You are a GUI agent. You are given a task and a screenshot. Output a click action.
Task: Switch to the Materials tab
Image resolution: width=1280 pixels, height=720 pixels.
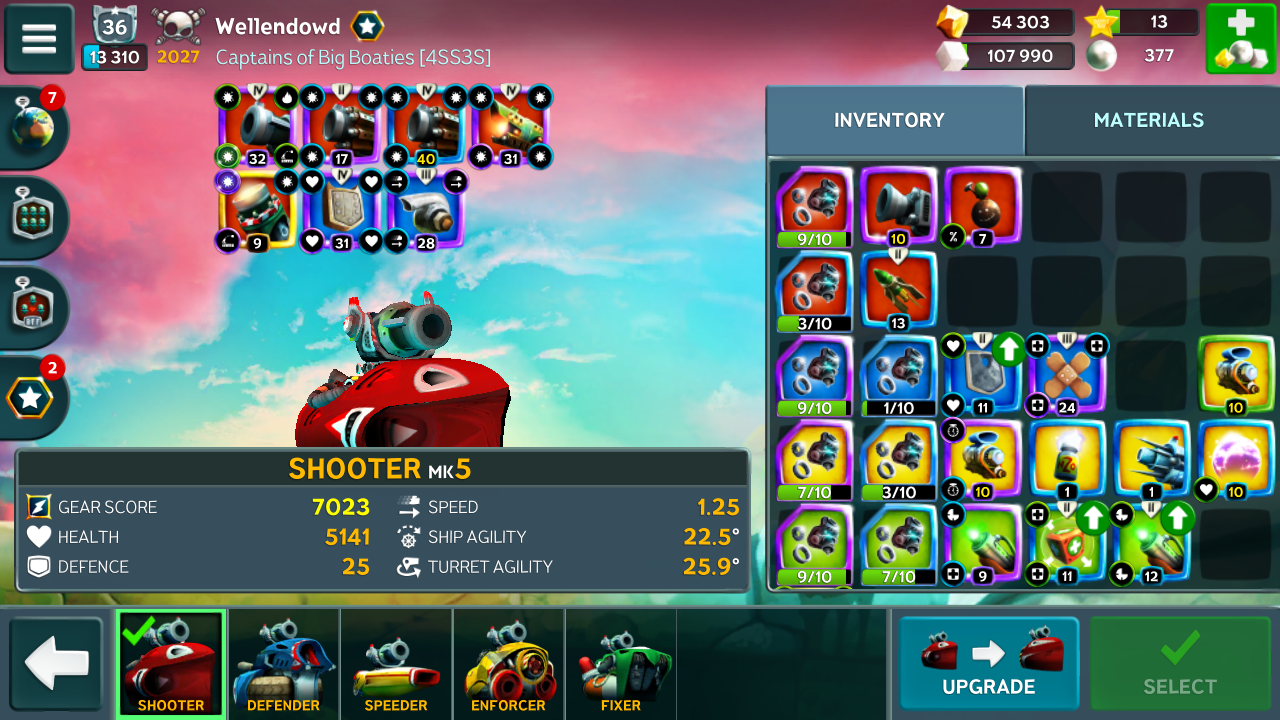point(1148,120)
